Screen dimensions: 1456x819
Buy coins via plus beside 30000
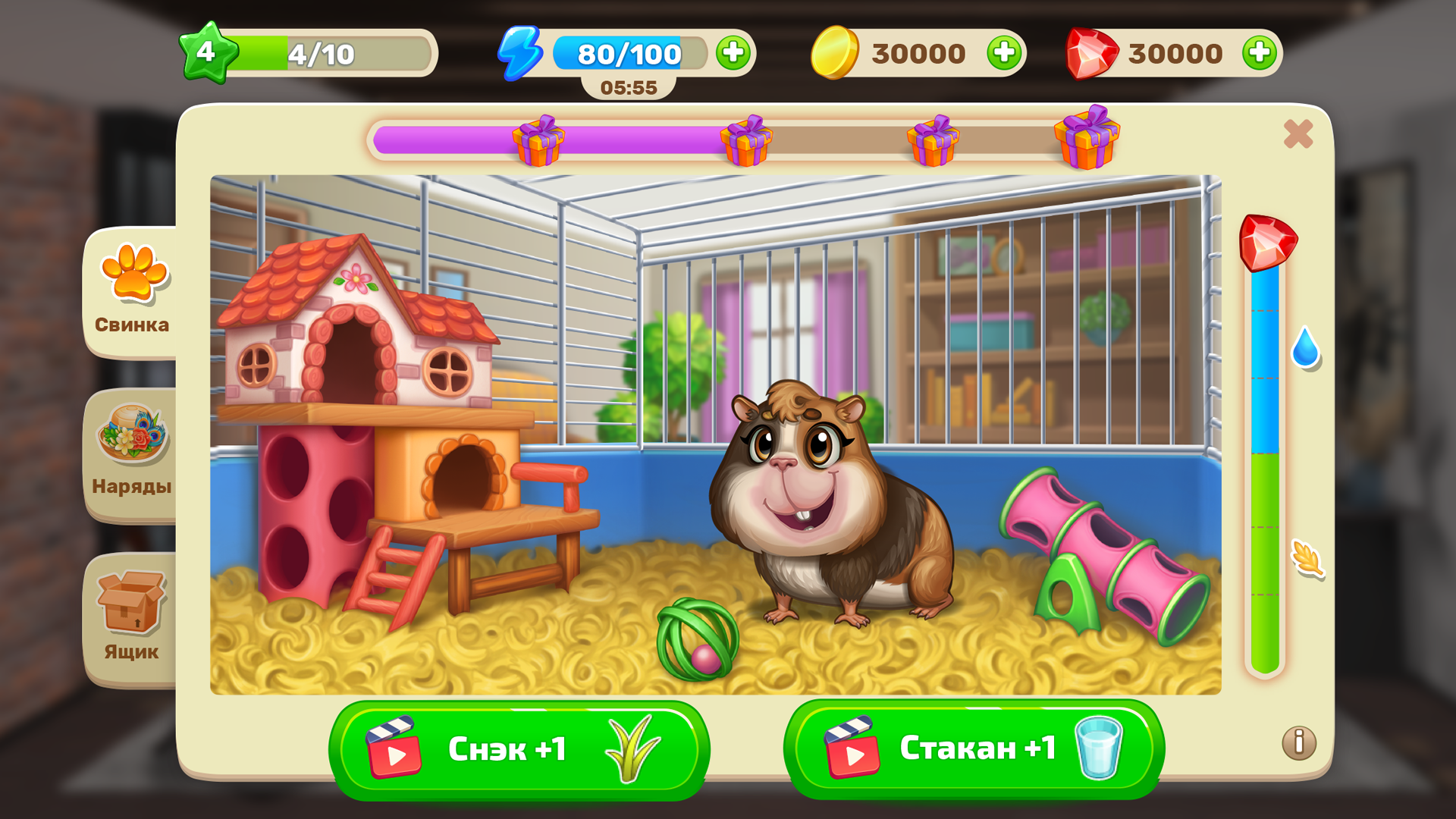tap(1005, 53)
